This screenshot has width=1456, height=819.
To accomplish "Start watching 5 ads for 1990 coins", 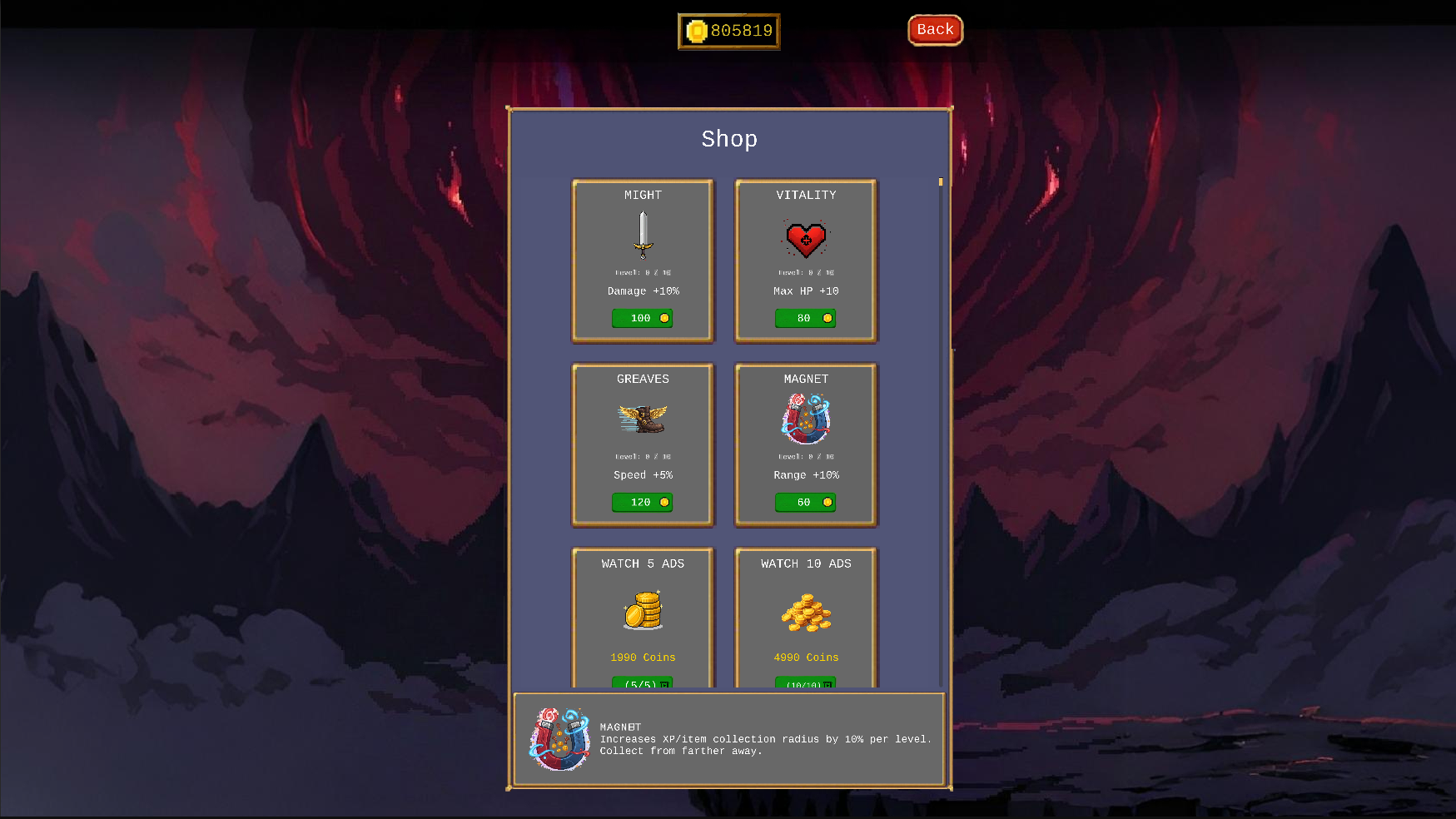I will coord(642,682).
